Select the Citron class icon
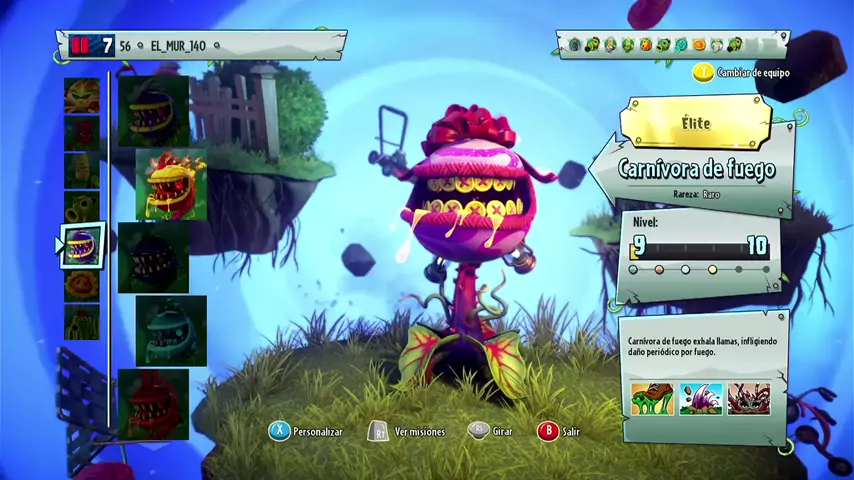This screenshot has height=480, width=854. (82, 95)
